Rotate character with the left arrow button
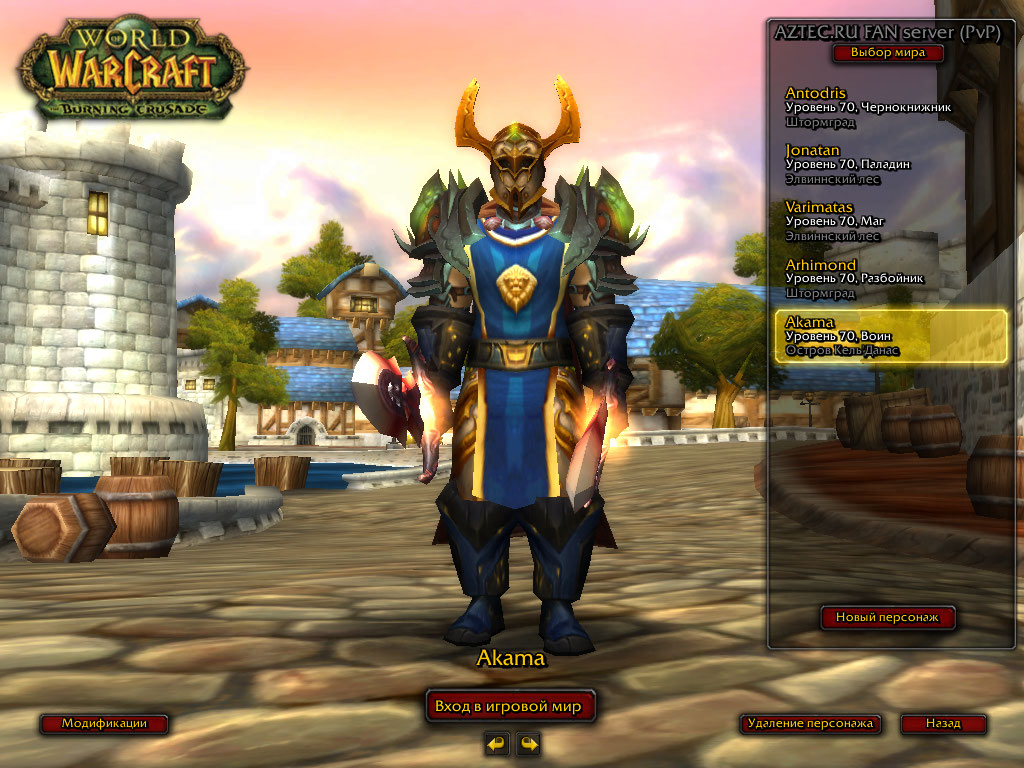 coord(496,743)
